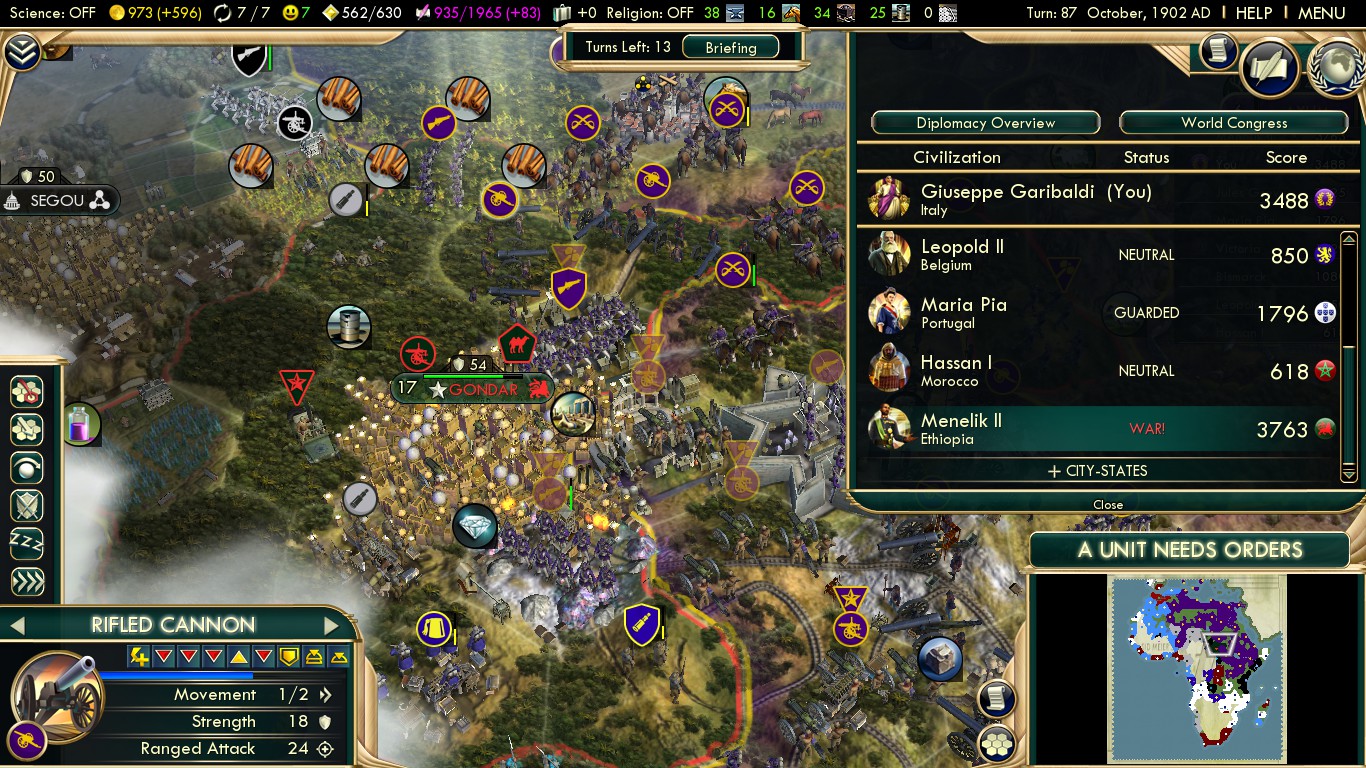Open the scenario Briefing
Viewport: 1366px width, 768px height.
(730, 47)
